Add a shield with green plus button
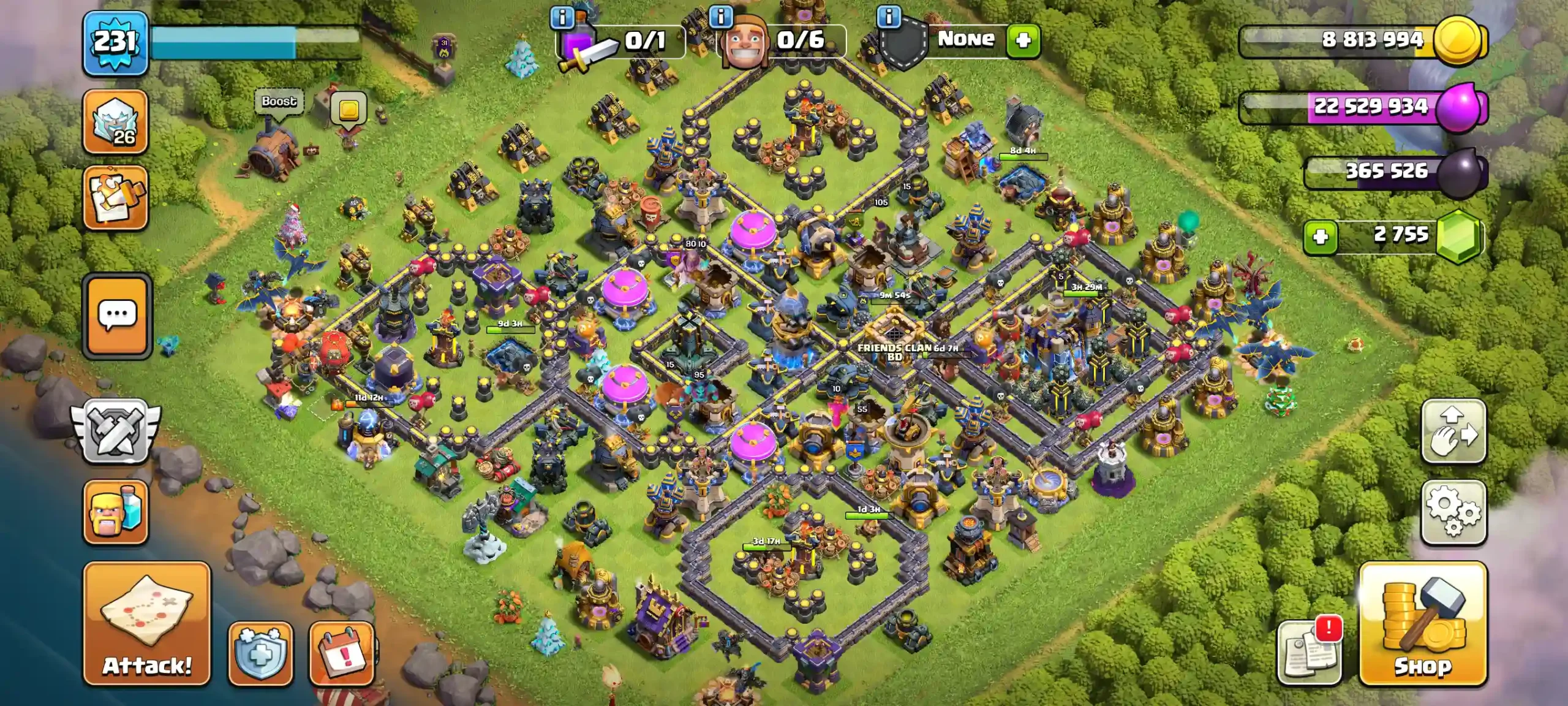The height and width of the screenshot is (706, 1568). (1023, 40)
